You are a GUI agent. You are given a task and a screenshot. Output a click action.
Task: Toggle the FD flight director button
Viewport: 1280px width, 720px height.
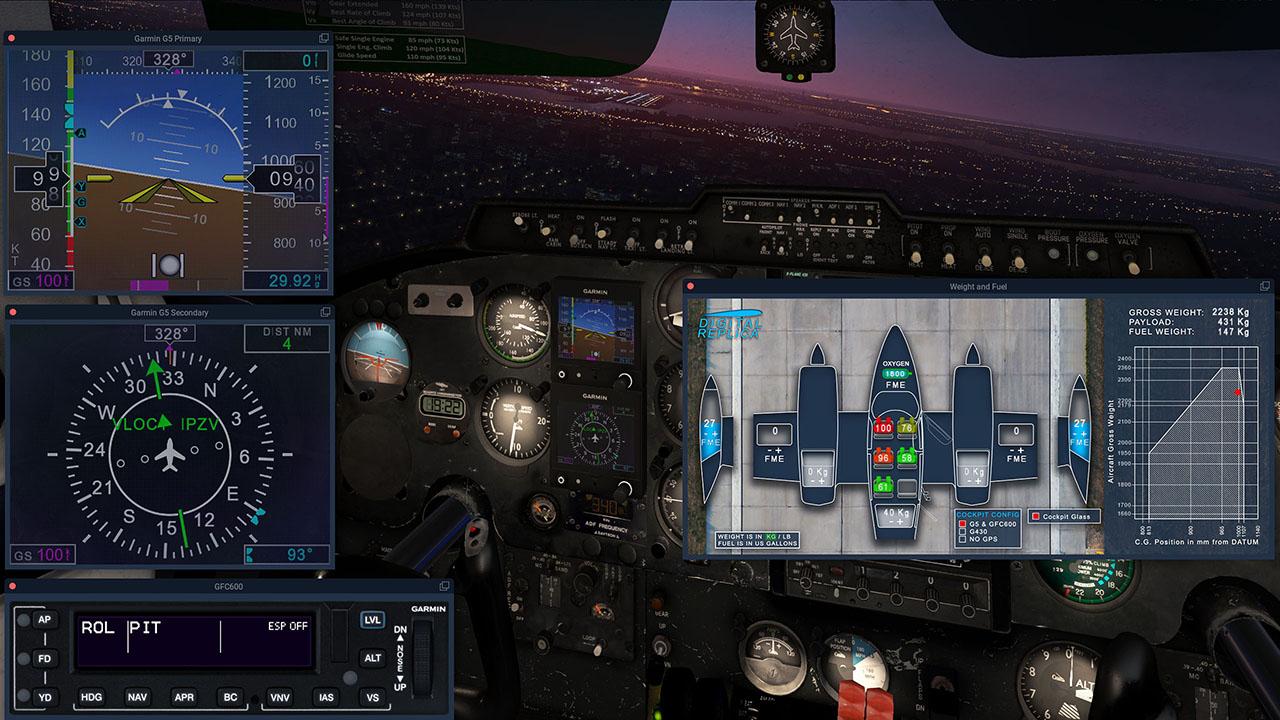pos(44,659)
